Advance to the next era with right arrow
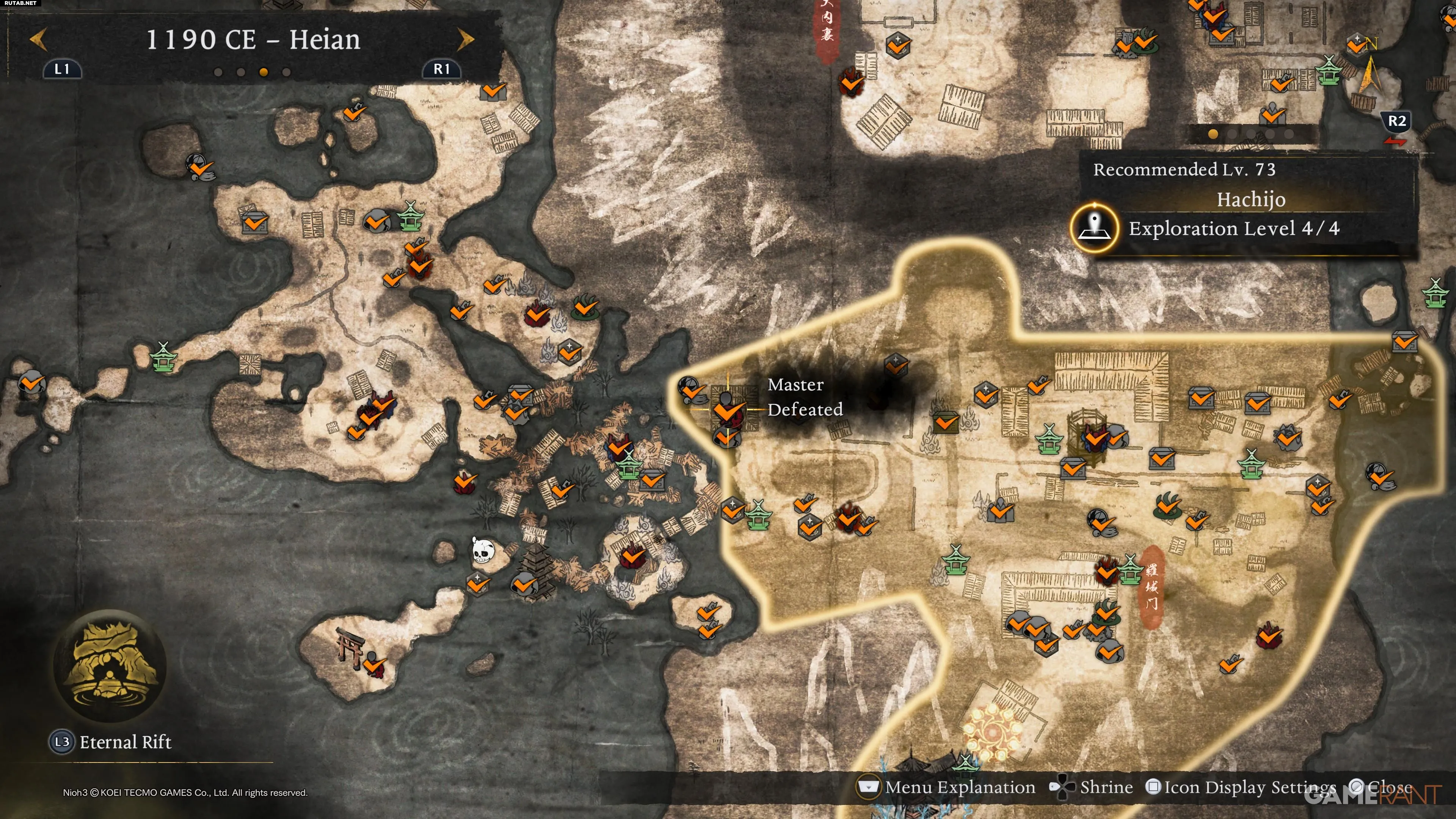Image resolution: width=1456 pixels, height=819 pixels. tap(466, 39)
